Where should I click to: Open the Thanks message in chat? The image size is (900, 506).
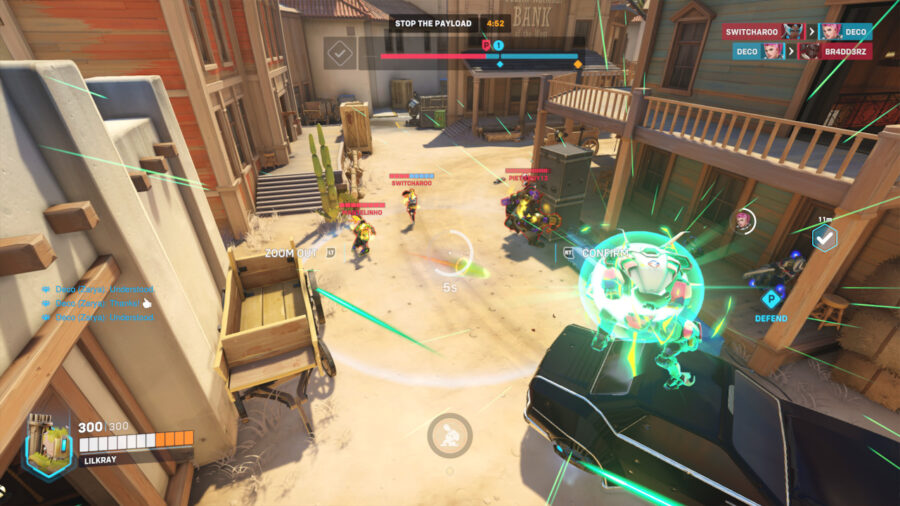(97, 303)
